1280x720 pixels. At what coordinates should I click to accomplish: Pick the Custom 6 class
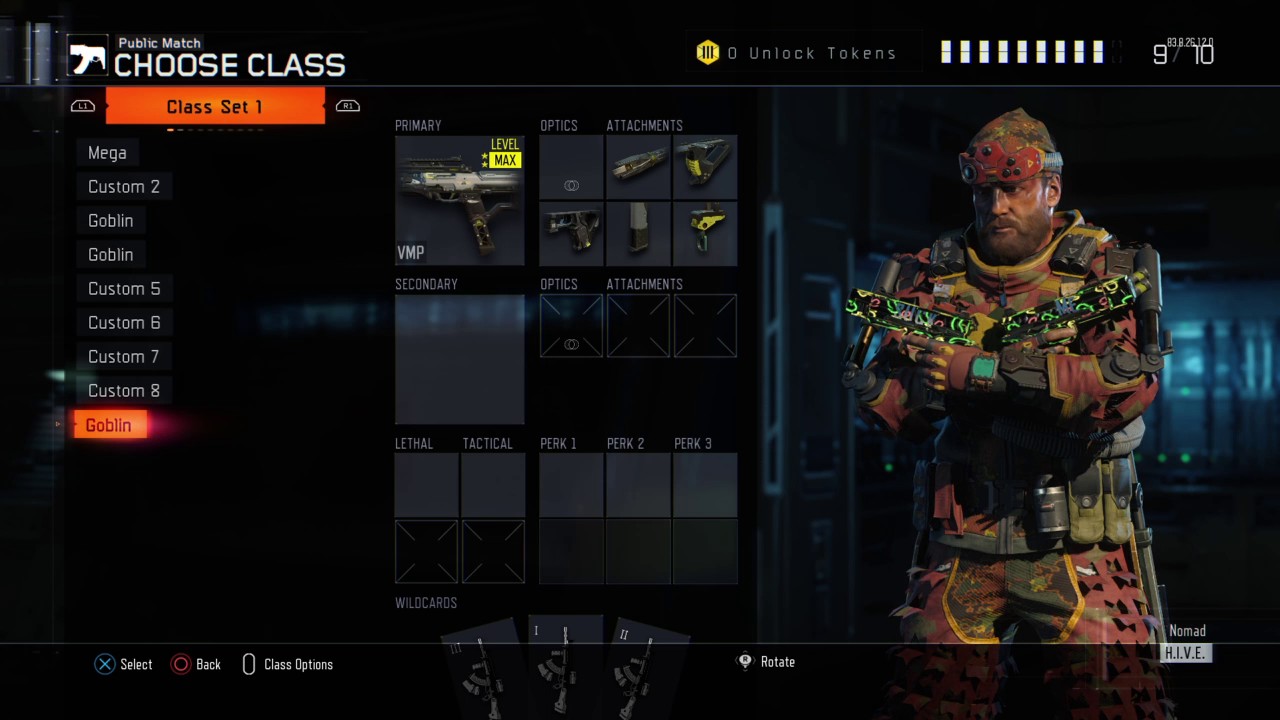(x=124, y=323)
